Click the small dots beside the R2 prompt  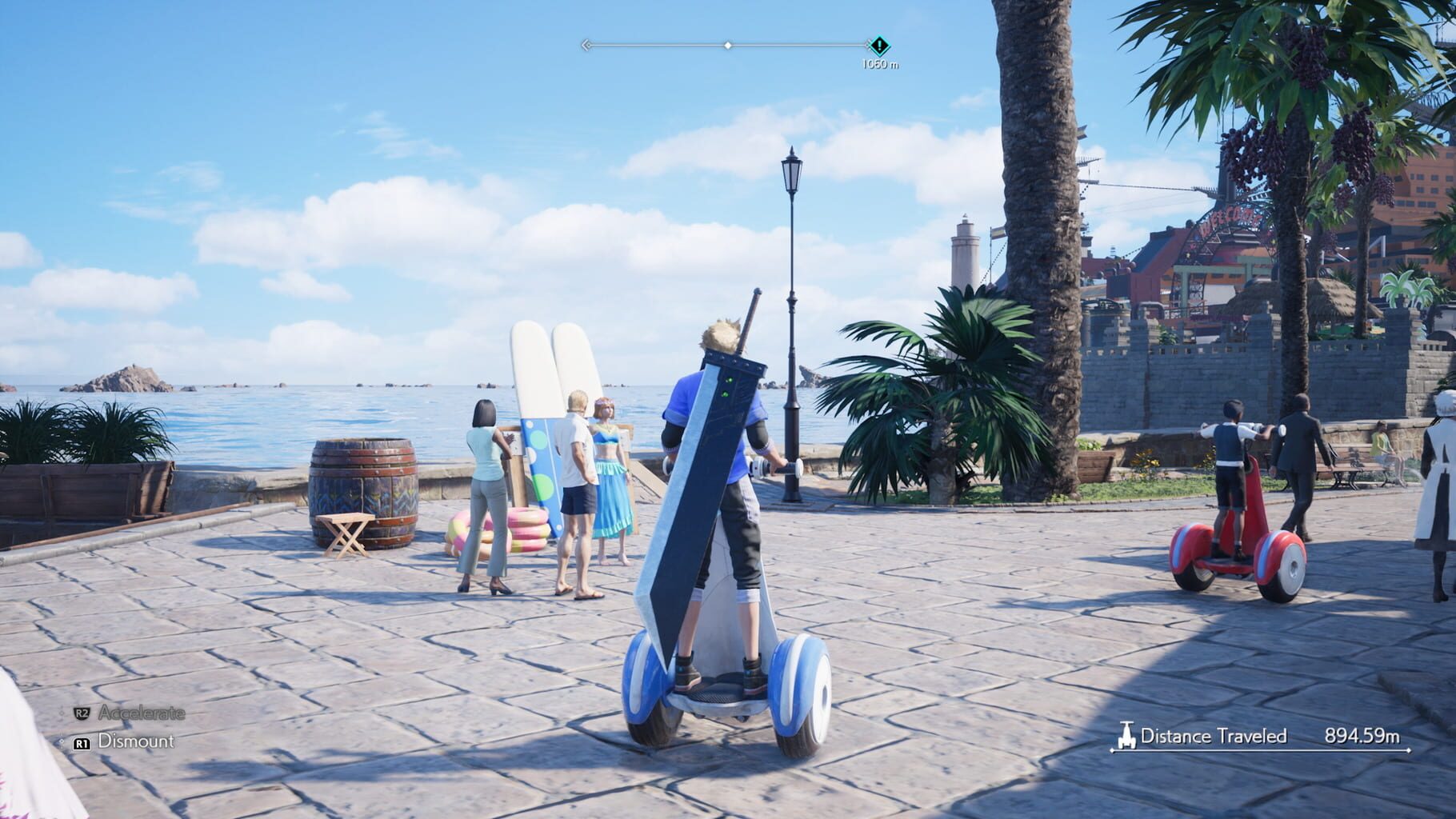[x=62, y=712]
